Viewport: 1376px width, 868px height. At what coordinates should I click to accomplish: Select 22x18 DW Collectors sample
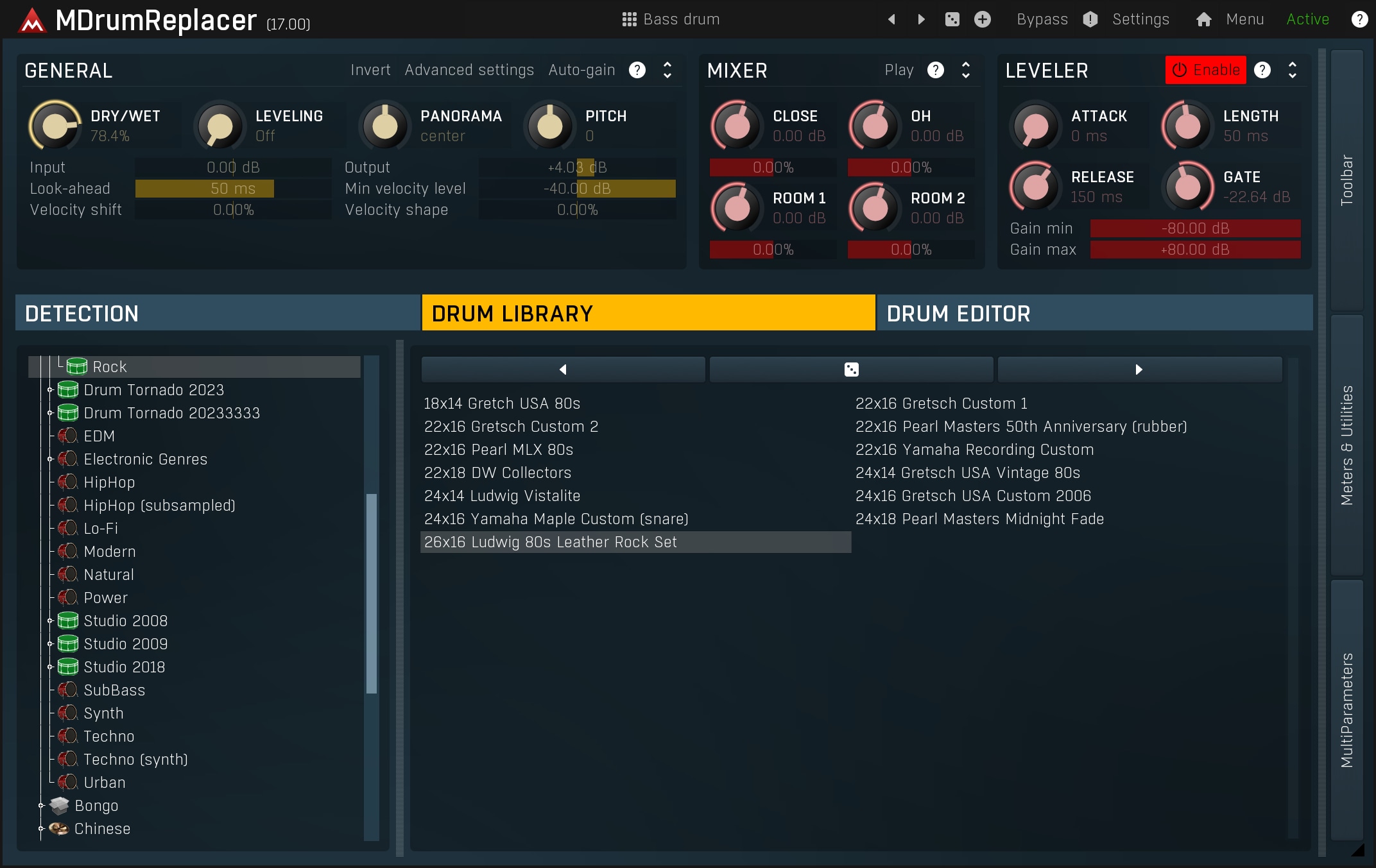point(497,473)
